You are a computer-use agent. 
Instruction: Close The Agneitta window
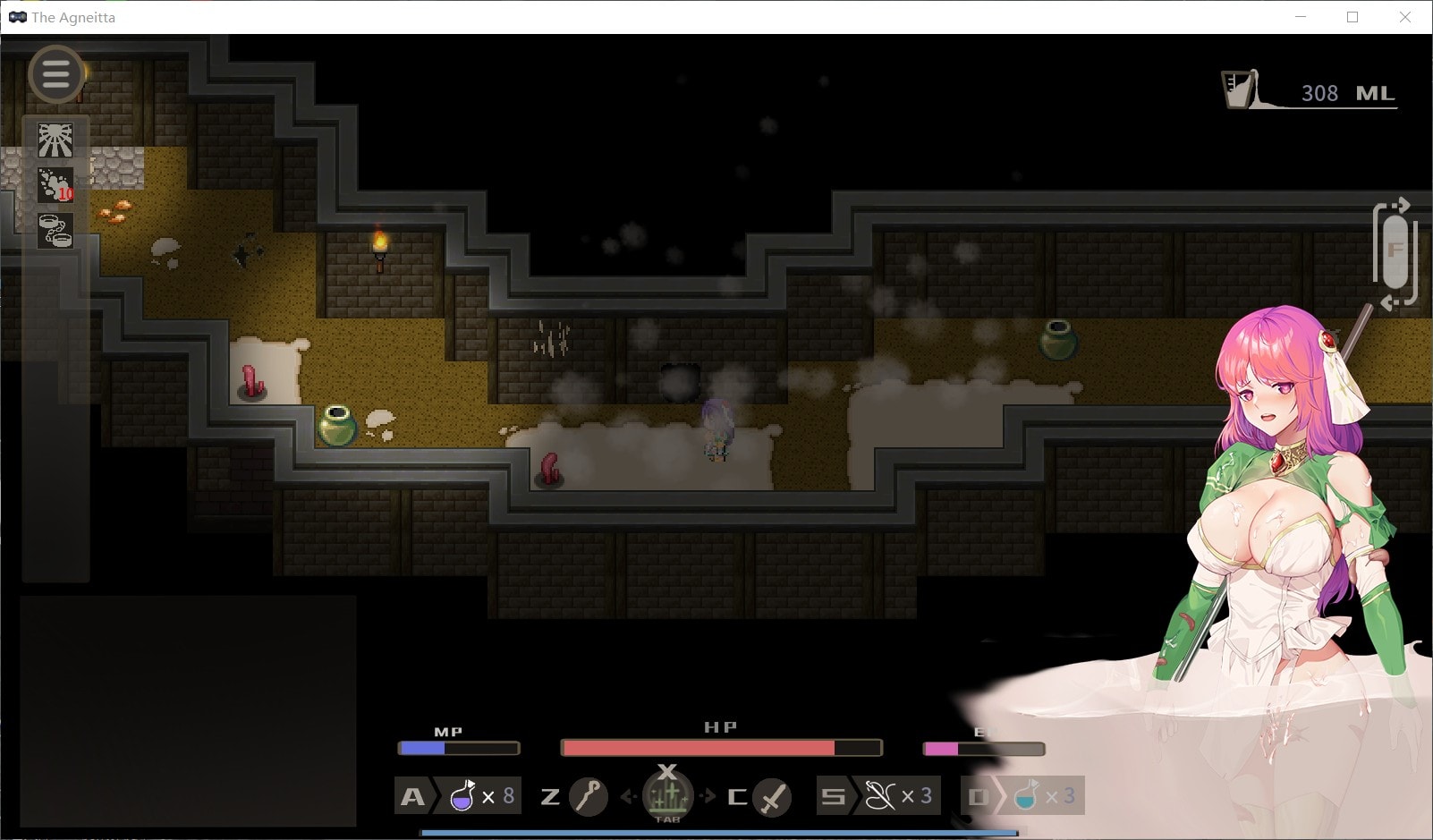[x=1404, y=17]
